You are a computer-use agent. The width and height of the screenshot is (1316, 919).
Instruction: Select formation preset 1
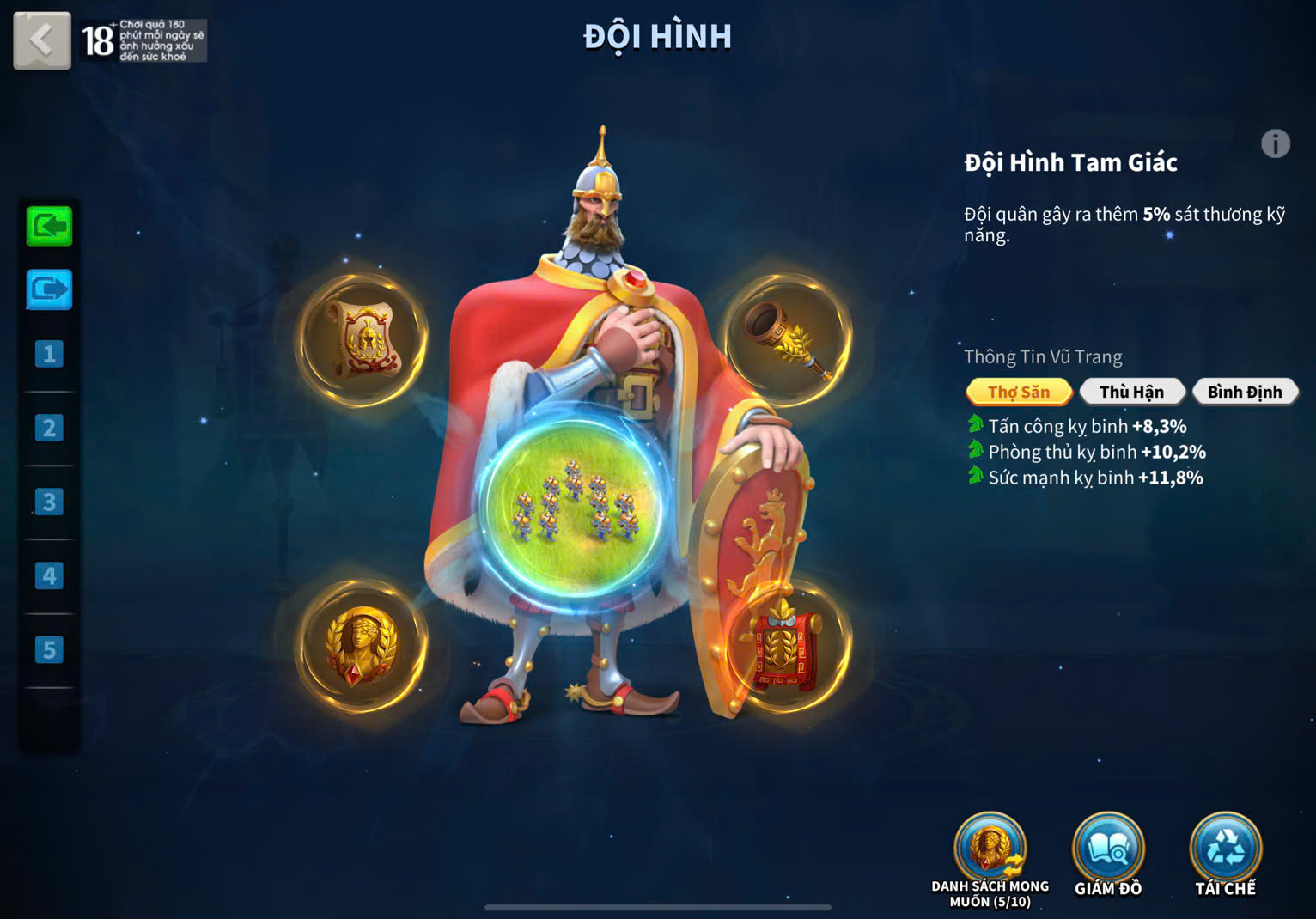49,354
